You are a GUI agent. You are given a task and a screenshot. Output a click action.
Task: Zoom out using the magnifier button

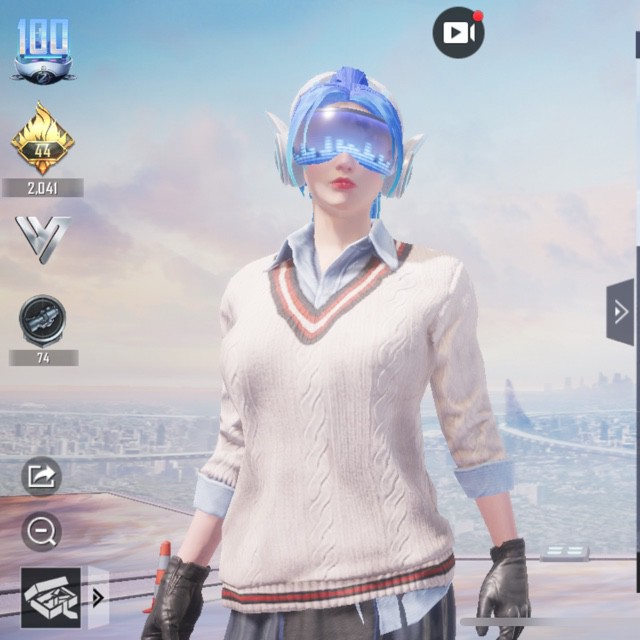click(x=41, y=532)
